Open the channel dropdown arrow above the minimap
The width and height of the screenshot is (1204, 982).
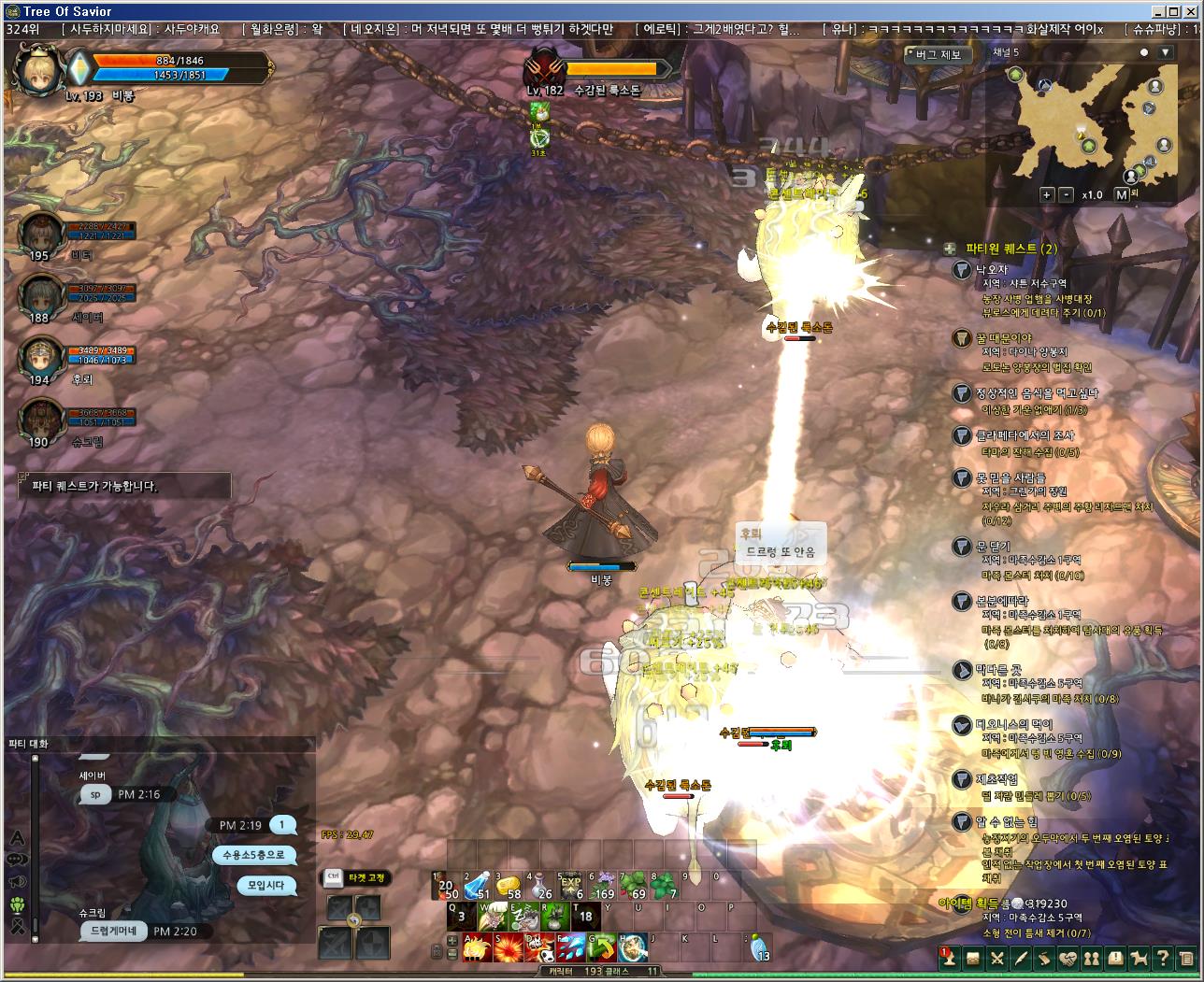tap(1165, 53)
